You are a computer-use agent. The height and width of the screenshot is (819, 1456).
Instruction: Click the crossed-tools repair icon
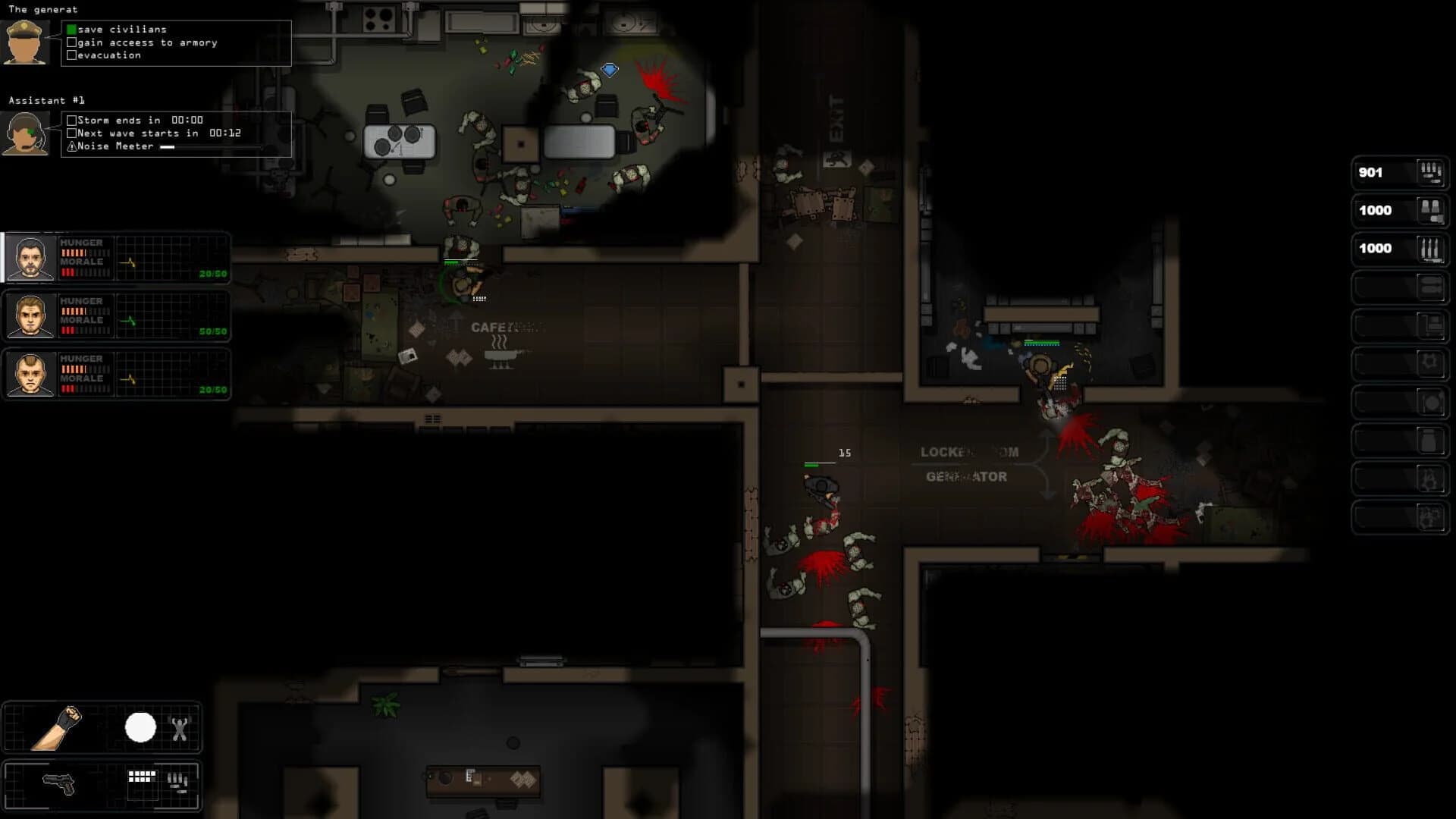point(180,728)
